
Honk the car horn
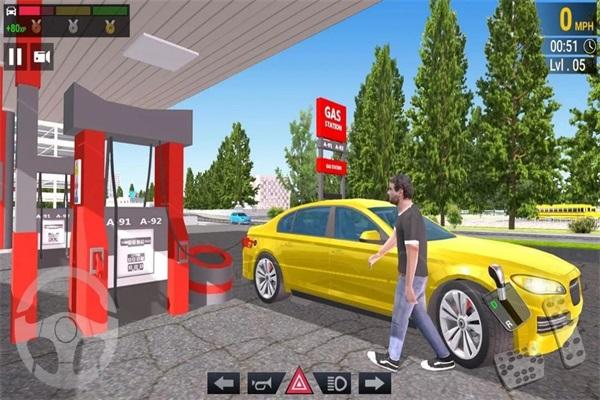260,383
